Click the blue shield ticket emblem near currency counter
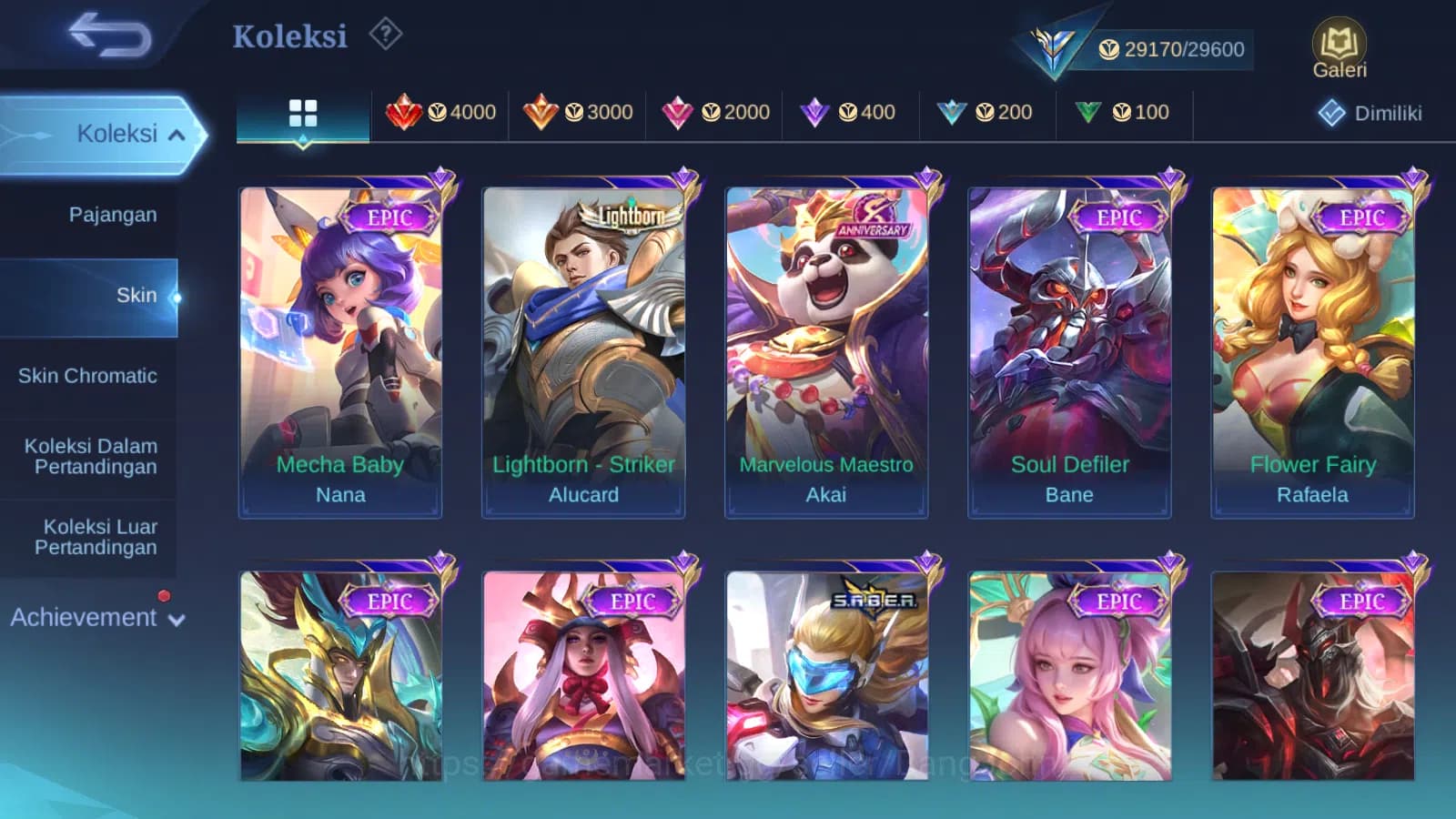 pyautogui.click(x=1053, y=43)
